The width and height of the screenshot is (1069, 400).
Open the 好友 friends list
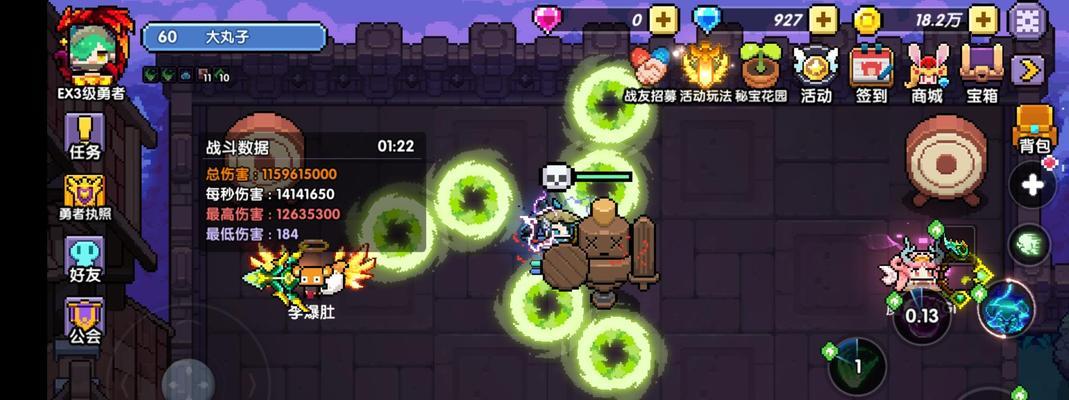[85, 257]
